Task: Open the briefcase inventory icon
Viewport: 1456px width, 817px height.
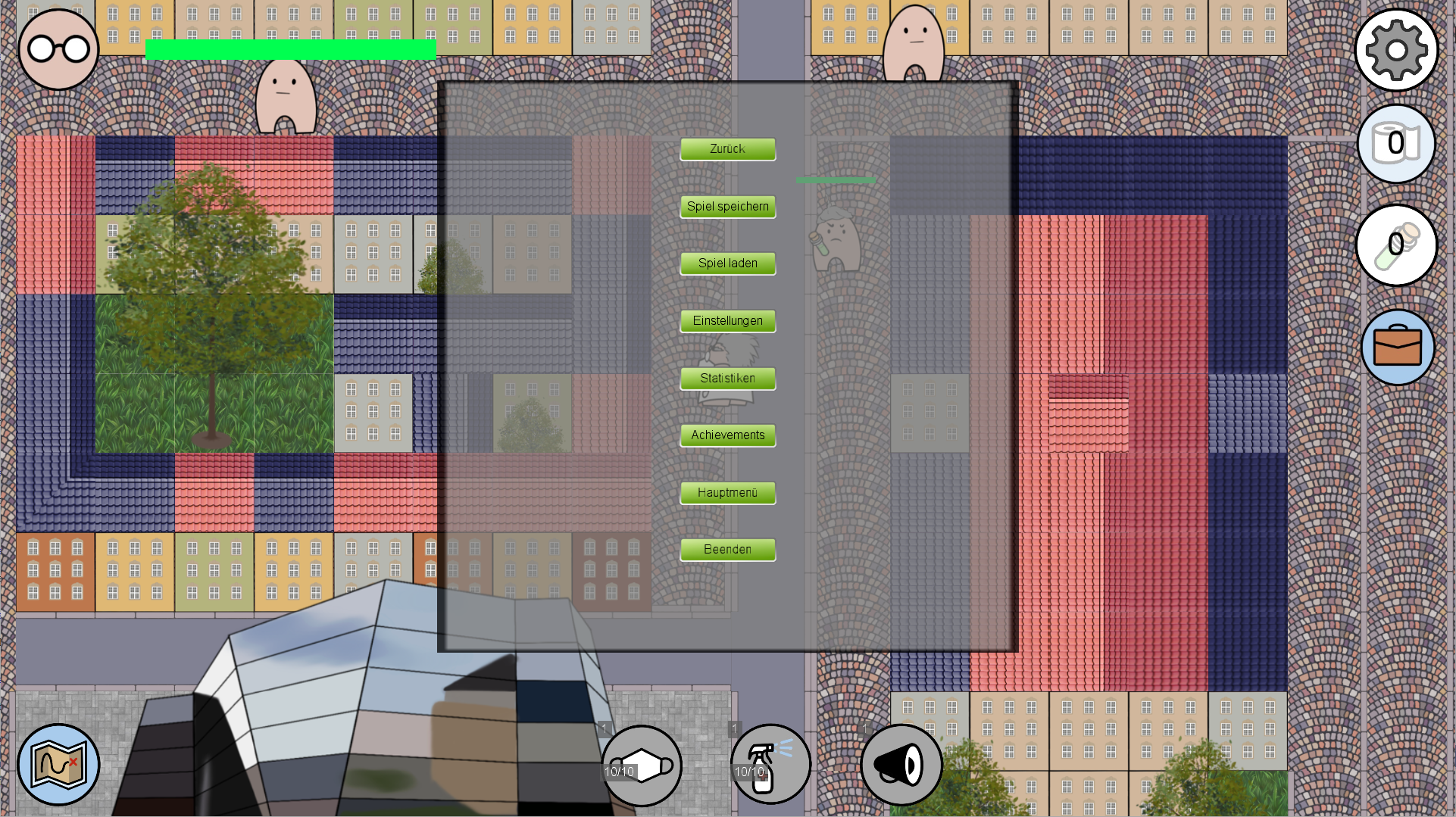Action: [1398, 348]
